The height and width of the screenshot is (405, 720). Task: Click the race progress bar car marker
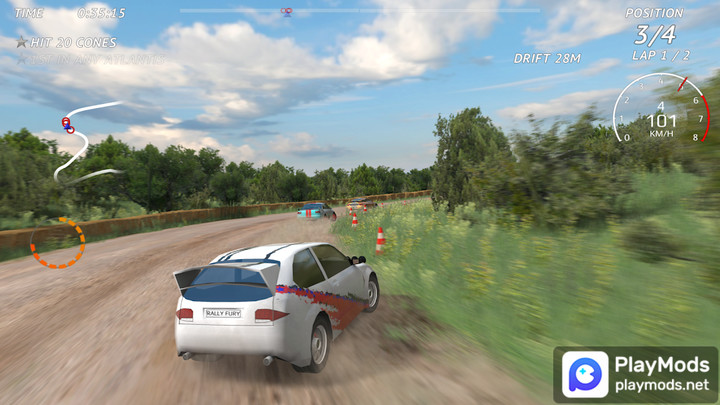[287, 12]
